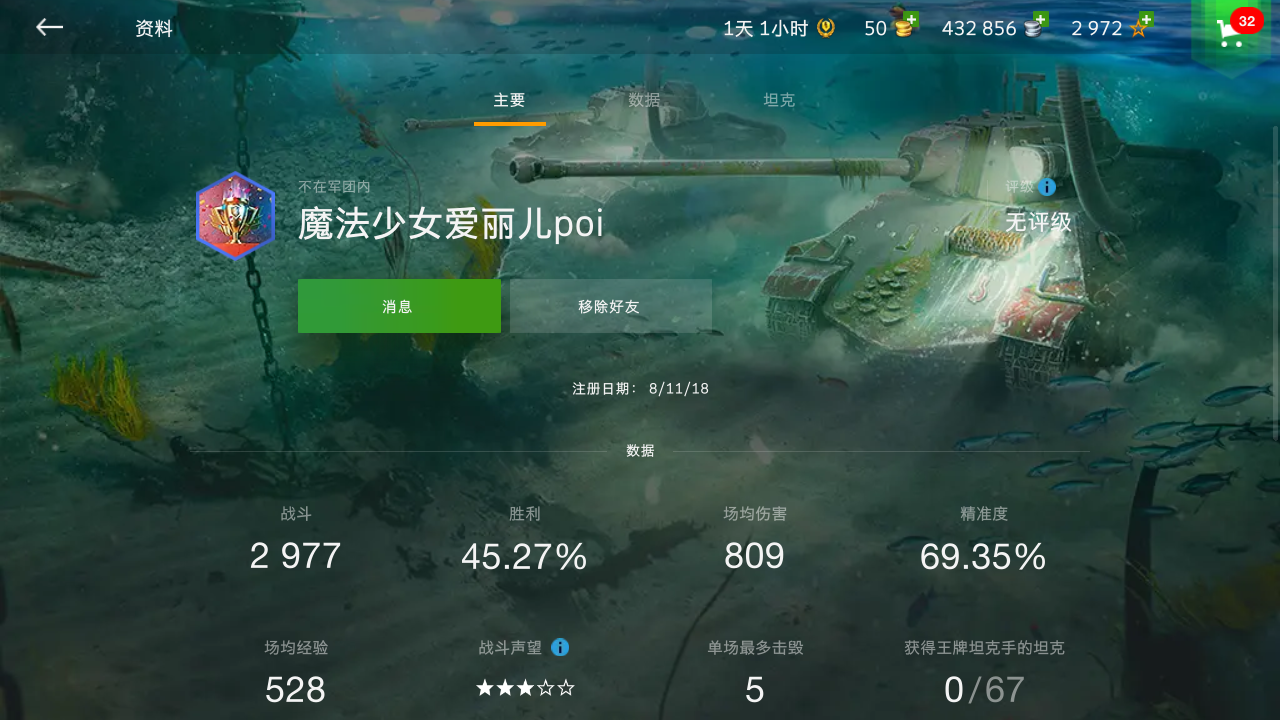Open the 战斗声望 info icon
1280x720 pixels.
coord(560,647)
